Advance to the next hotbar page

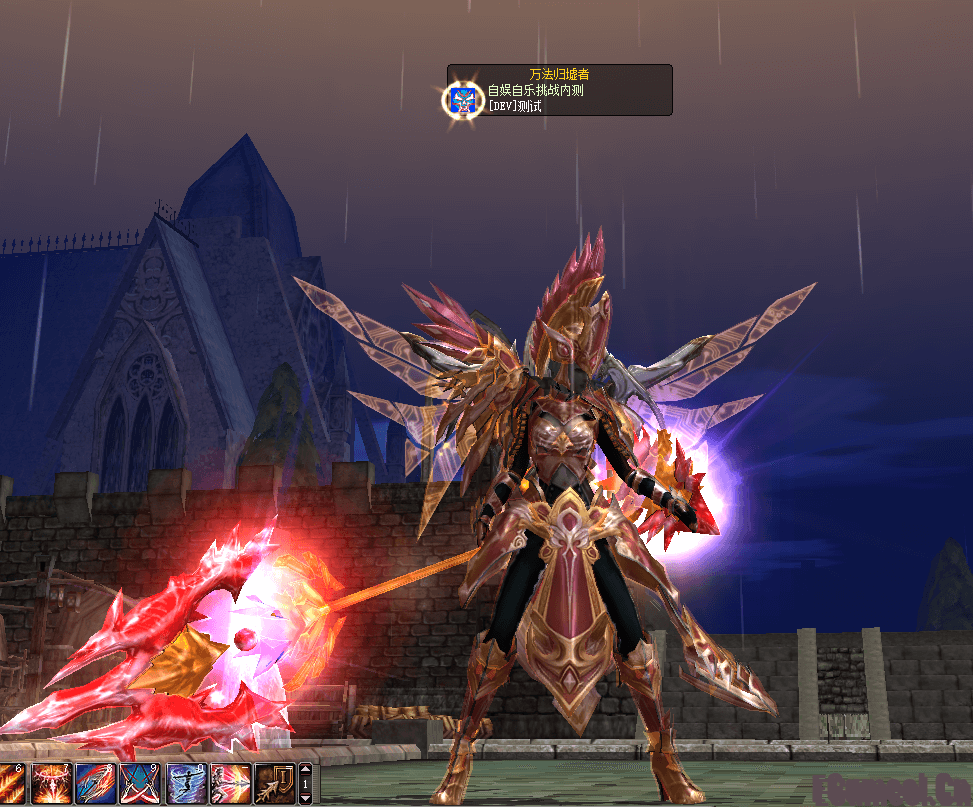pos(306,799)
